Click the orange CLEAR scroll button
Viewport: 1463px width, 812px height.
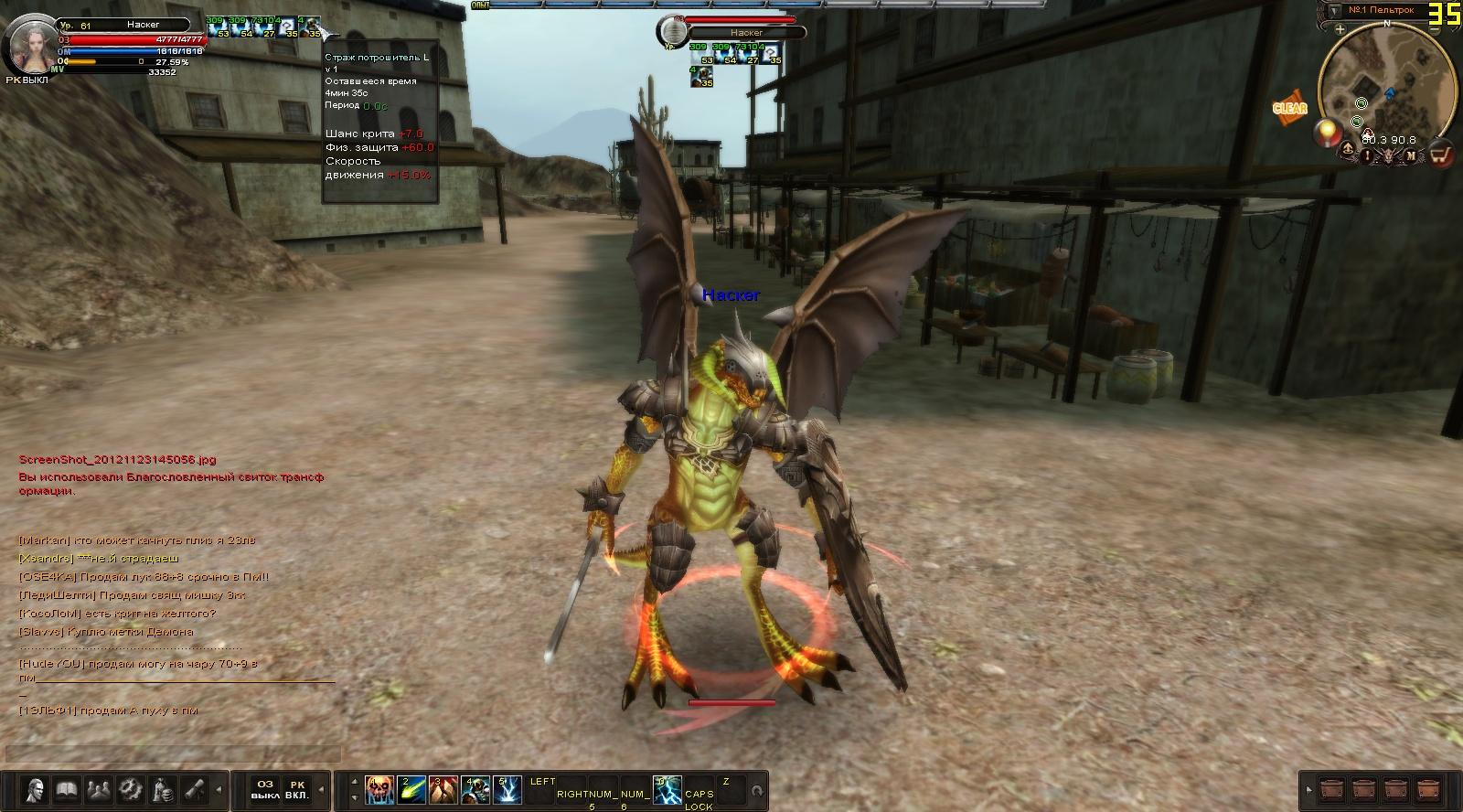tap(1289, 108)
